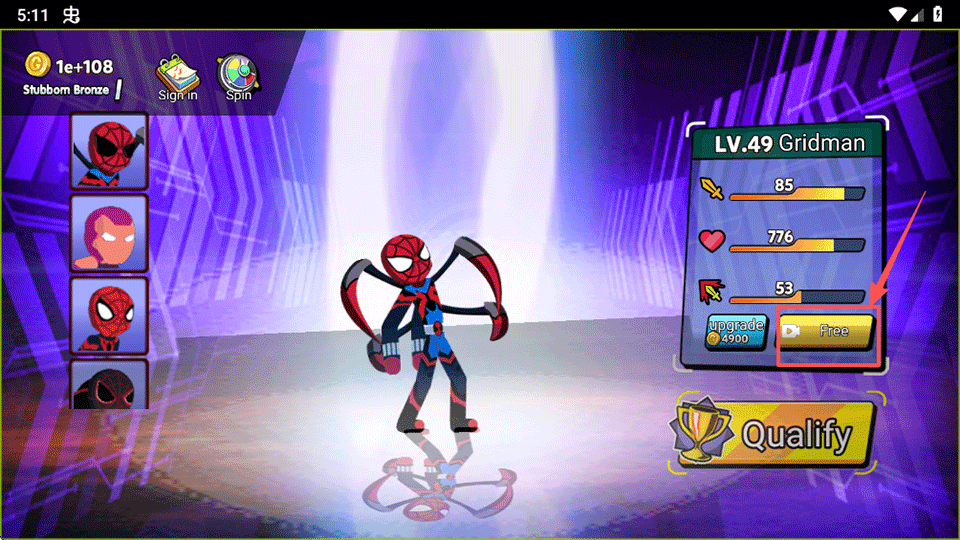
Task: Select the black-masked spider hero portrait
Action: pyautogui.click(x=109, y=385)
